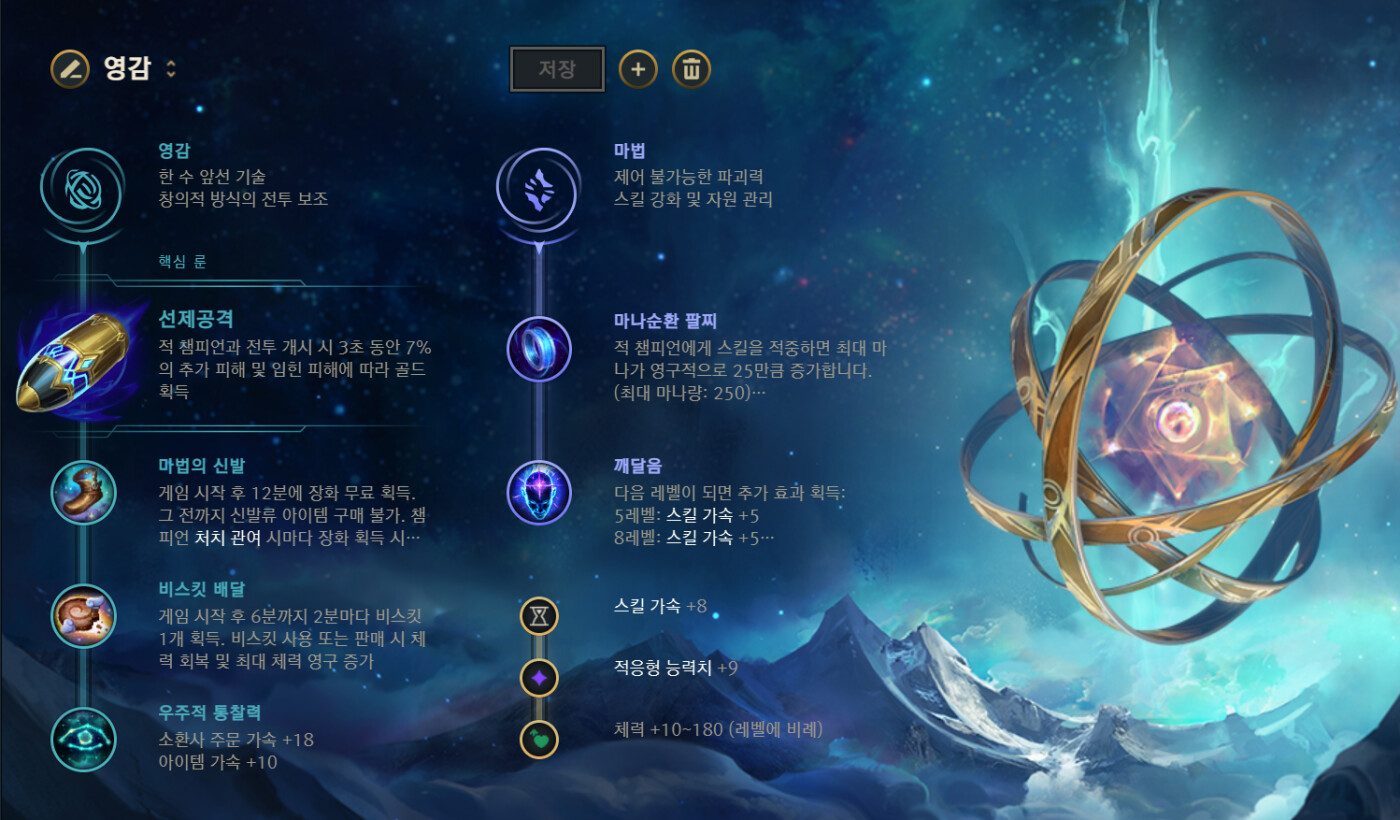Viewport: 1400px width, 820px height.
Task: Open the 마법 secondary path icon
Action: pos(539,188)
